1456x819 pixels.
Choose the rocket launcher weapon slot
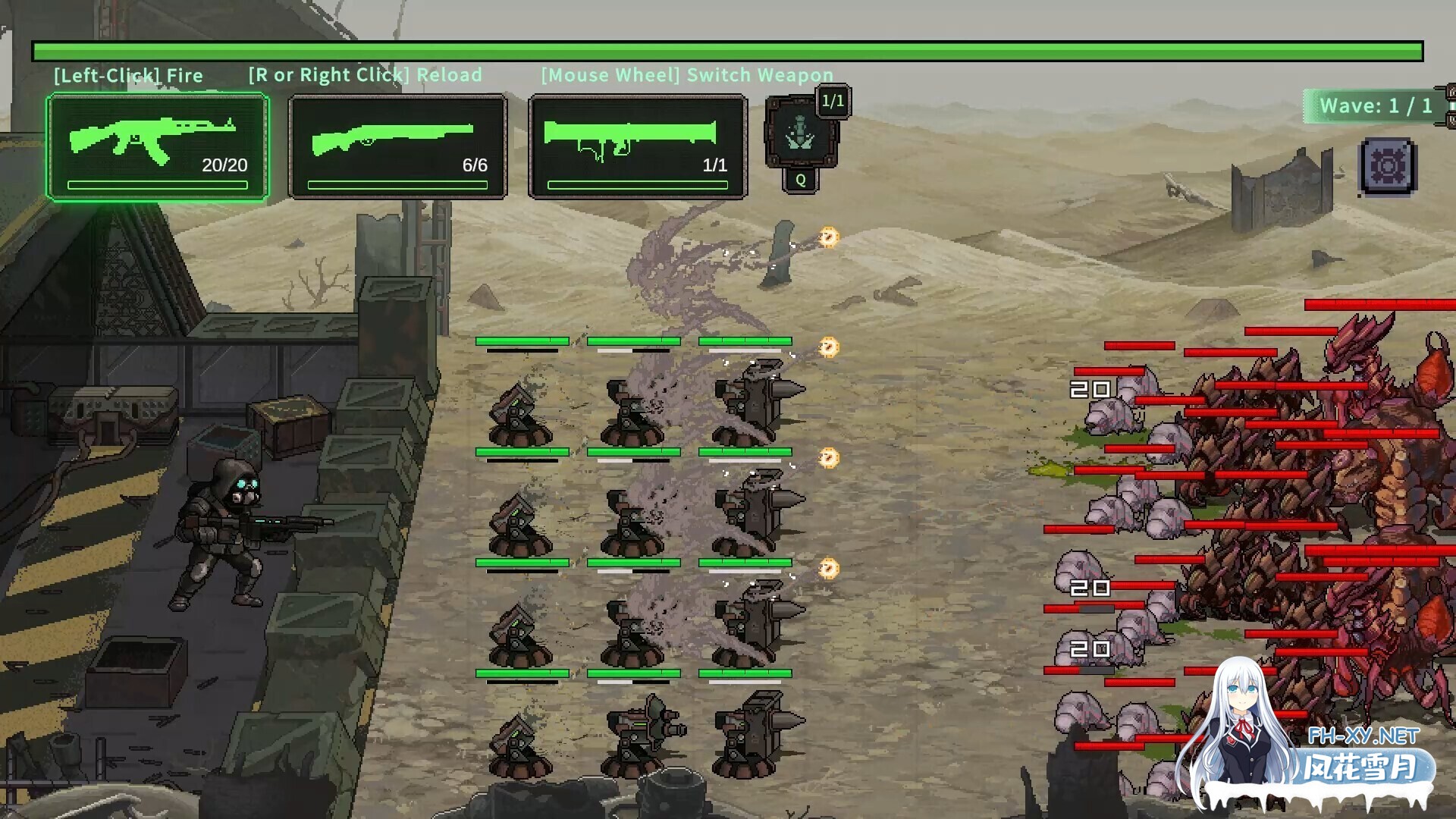click(x=638, y=147)
